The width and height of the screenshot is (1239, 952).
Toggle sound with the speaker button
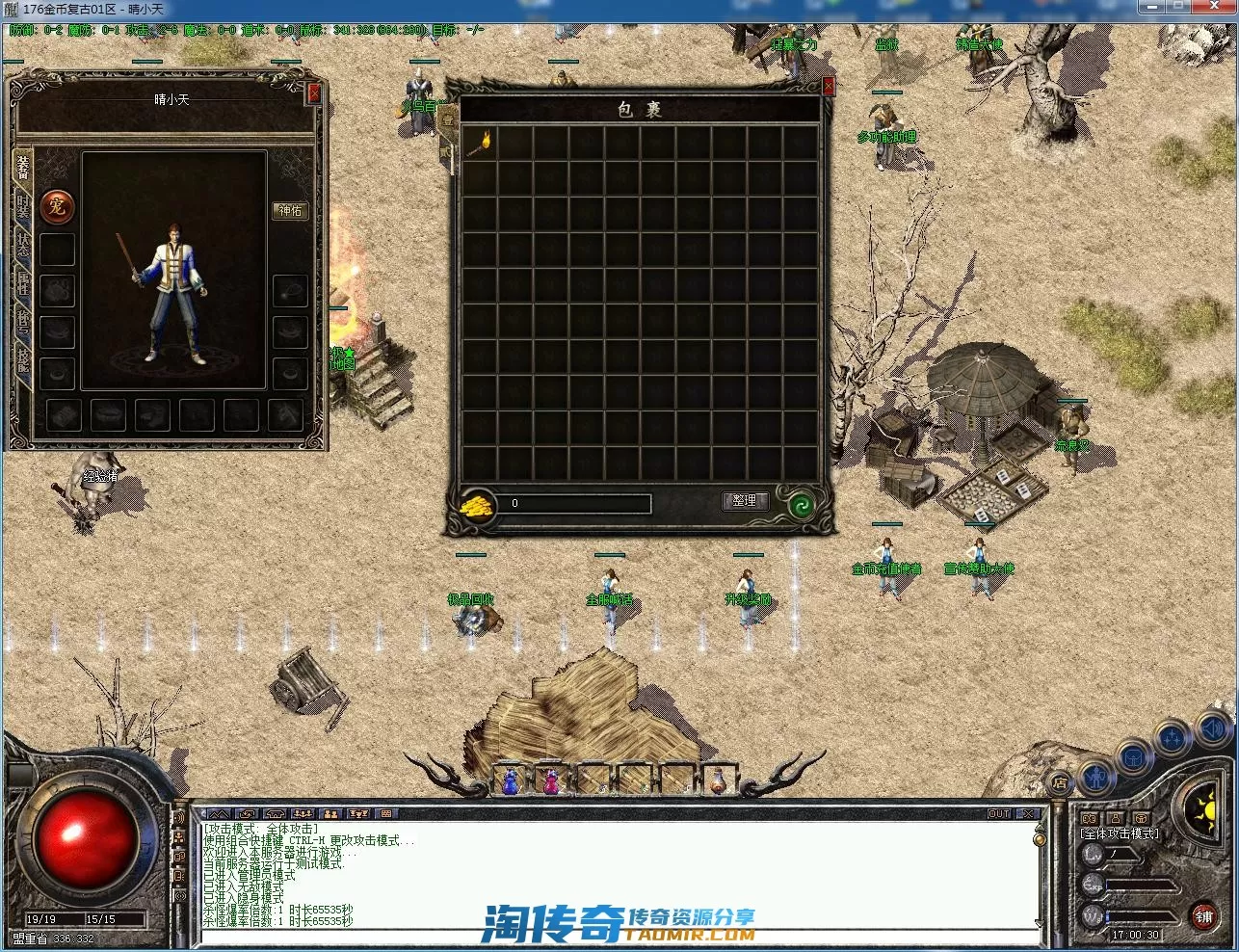tap(1213, 727)
